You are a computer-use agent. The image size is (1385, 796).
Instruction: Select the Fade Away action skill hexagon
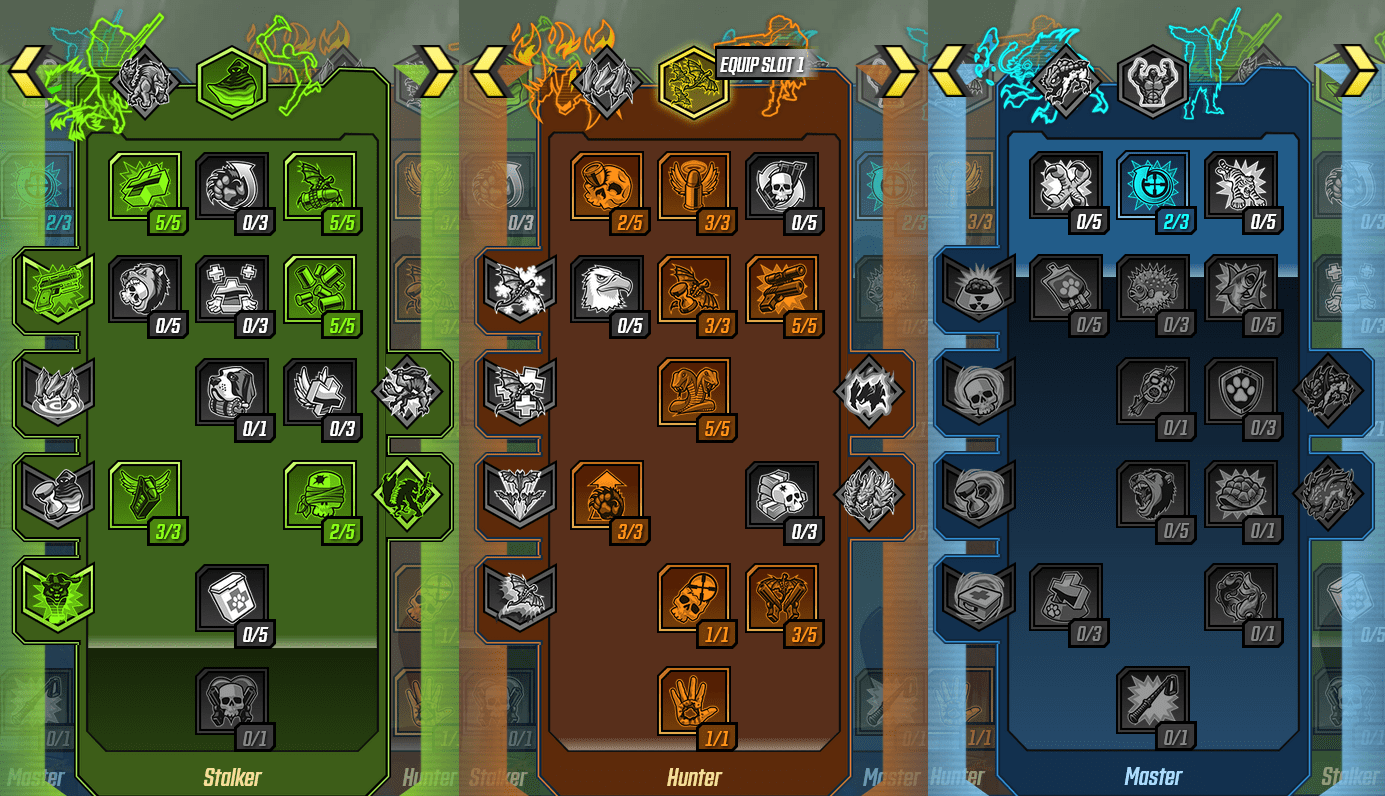coord(233,83)
